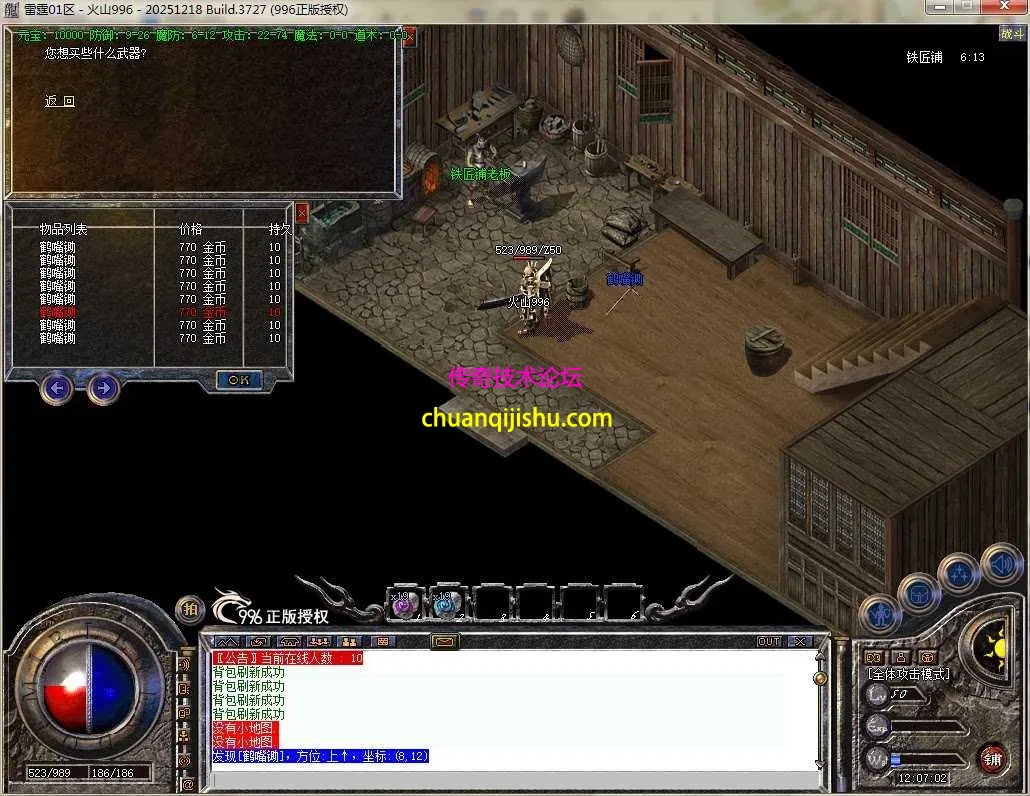Viewport: 1030px width, 796px height.
Task: Close the NPC dialogue window
Action: pos(408,36)
